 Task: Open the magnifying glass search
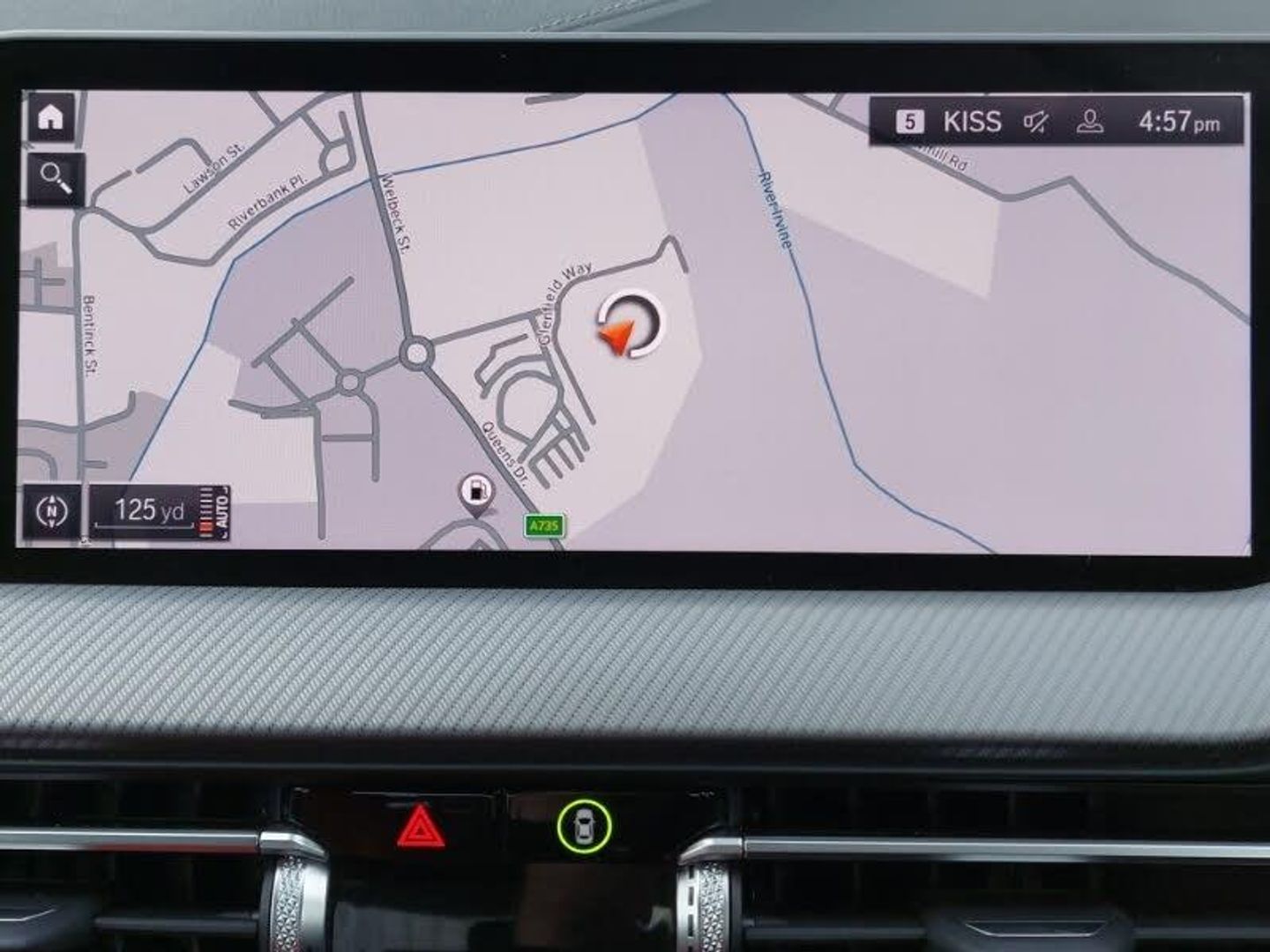pyautogui.click(x=56, y=179)
